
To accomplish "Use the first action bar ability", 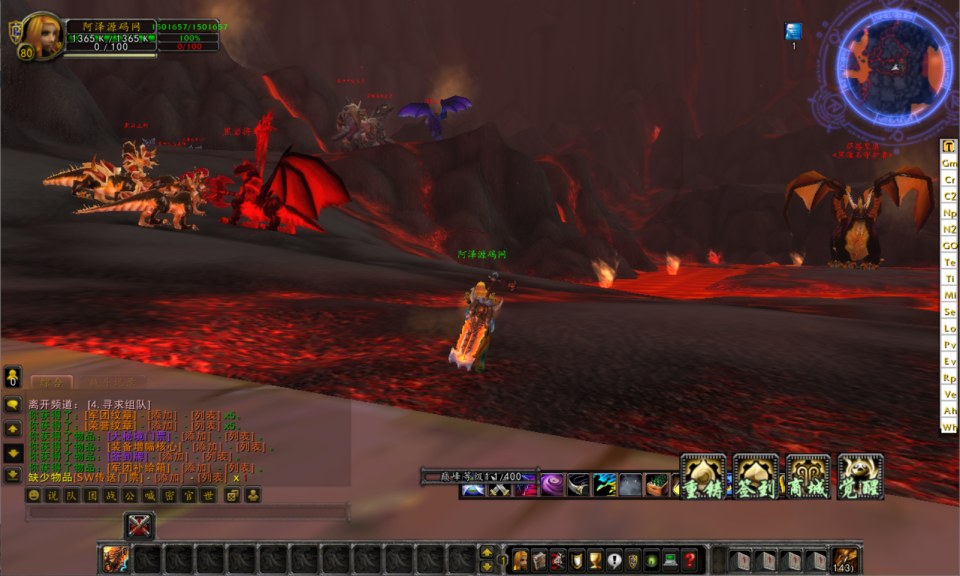I will (115, 559).
